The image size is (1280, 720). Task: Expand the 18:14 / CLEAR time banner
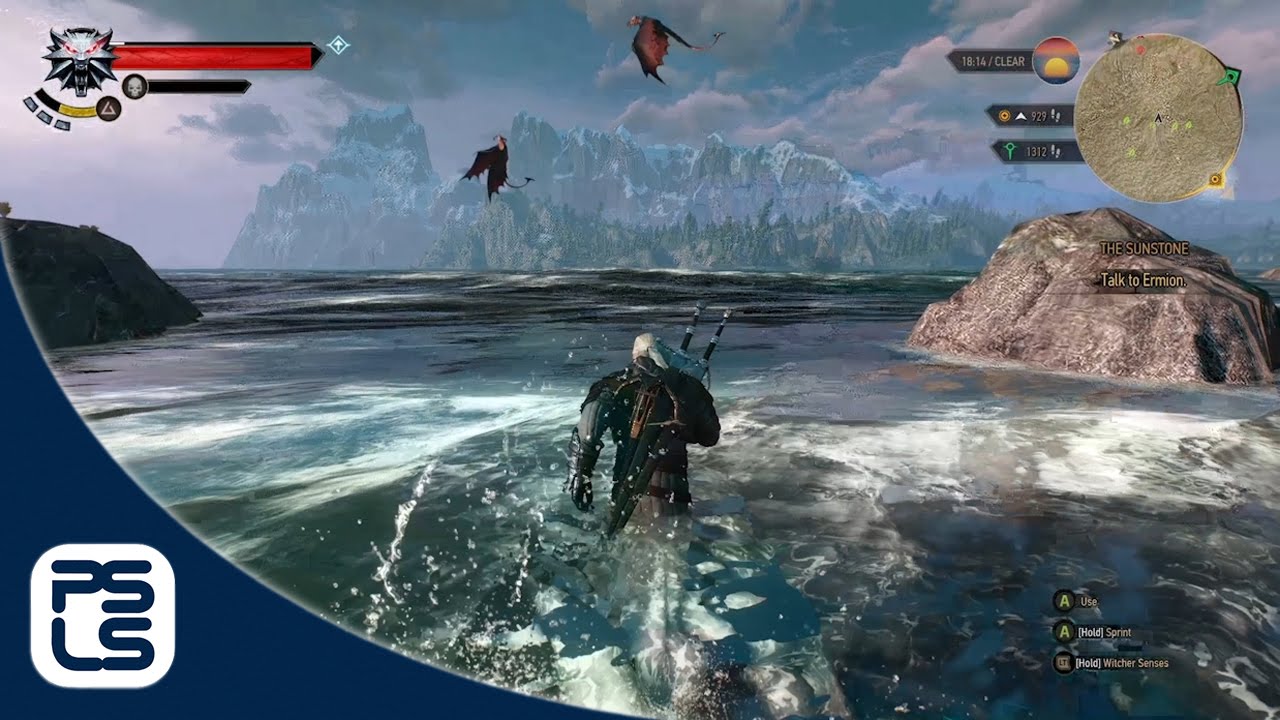click(x=995, y=61)
